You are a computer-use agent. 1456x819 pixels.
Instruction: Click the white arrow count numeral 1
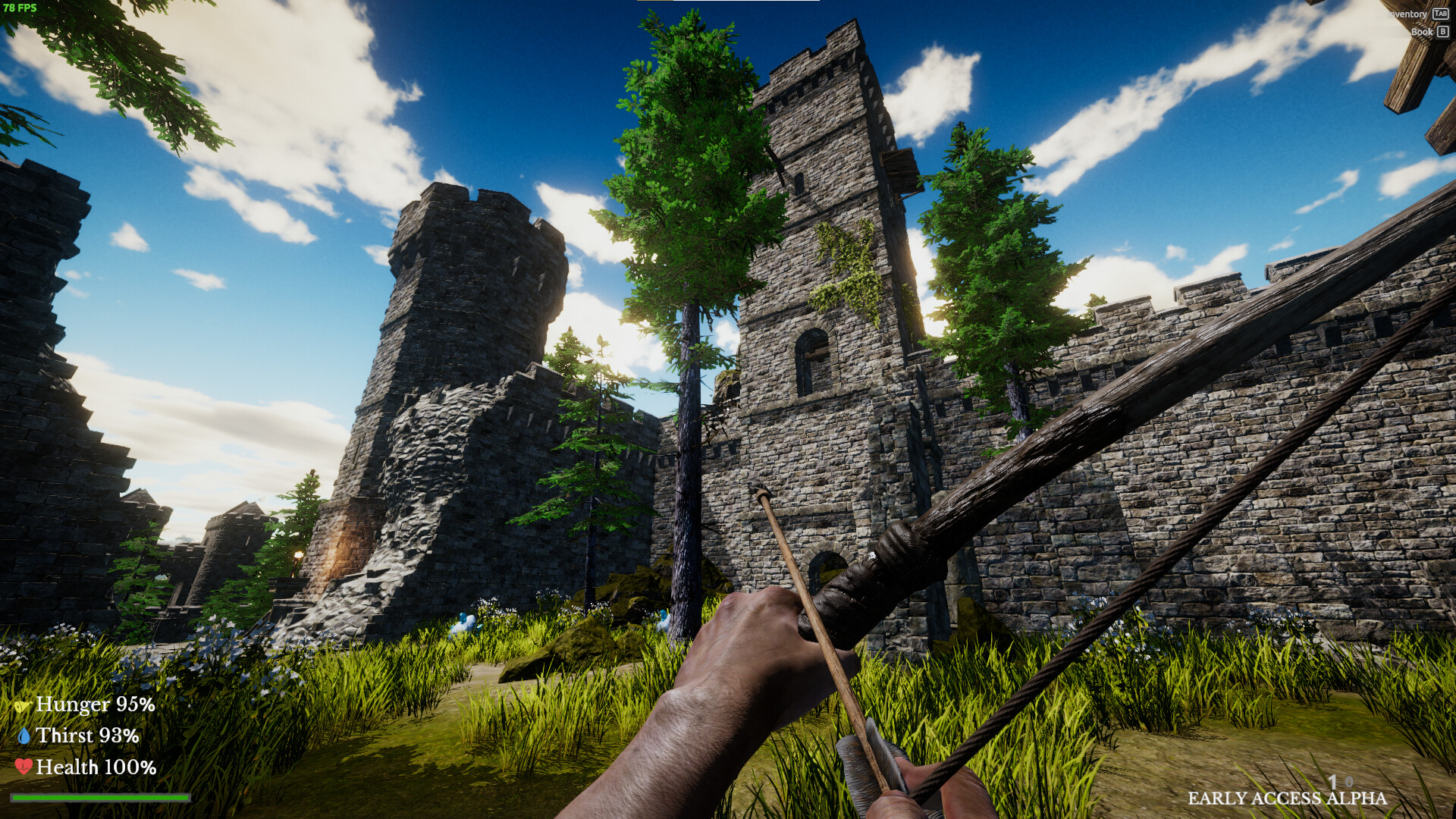coord(1333,783)
